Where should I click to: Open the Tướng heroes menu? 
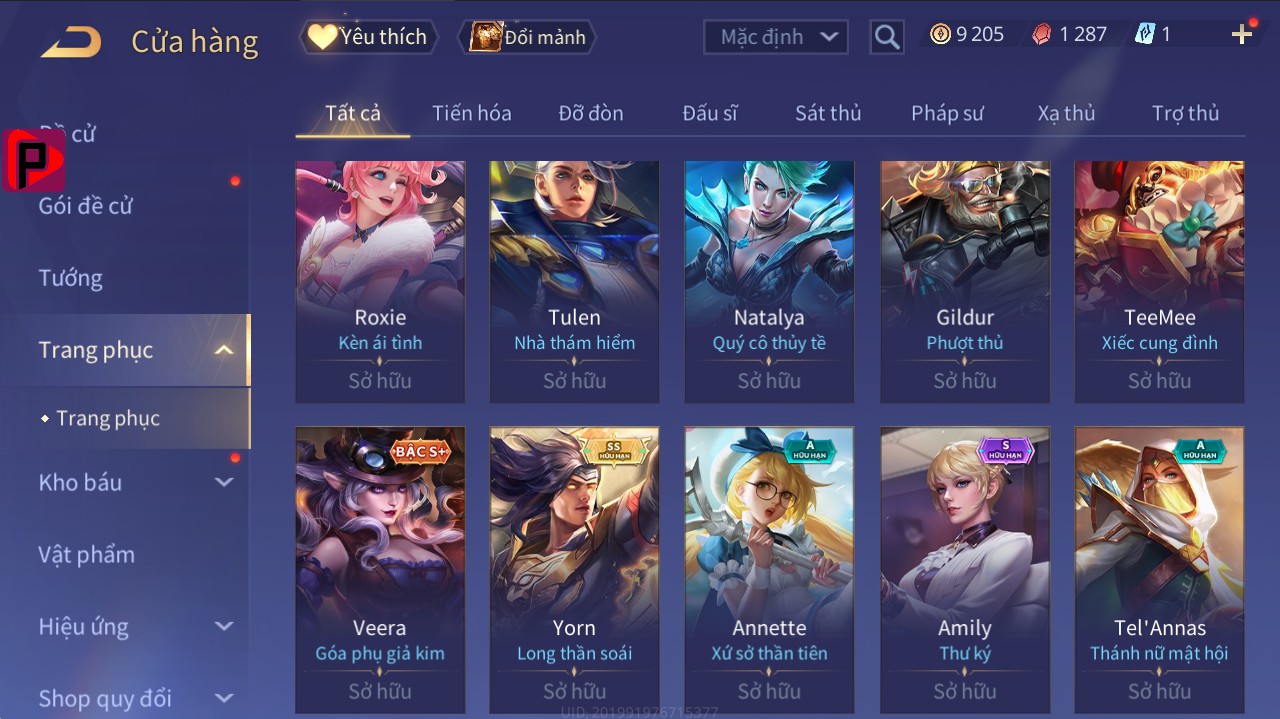coord(71,278)
